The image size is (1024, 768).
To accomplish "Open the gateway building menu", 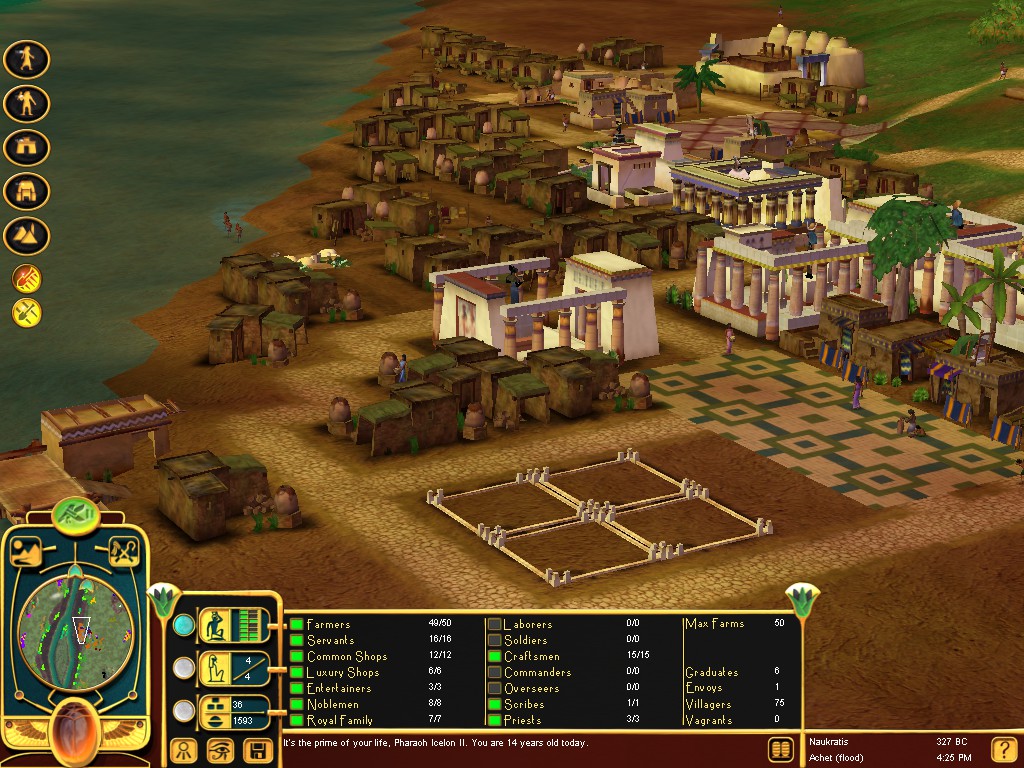I will click(x=27, y=147).
